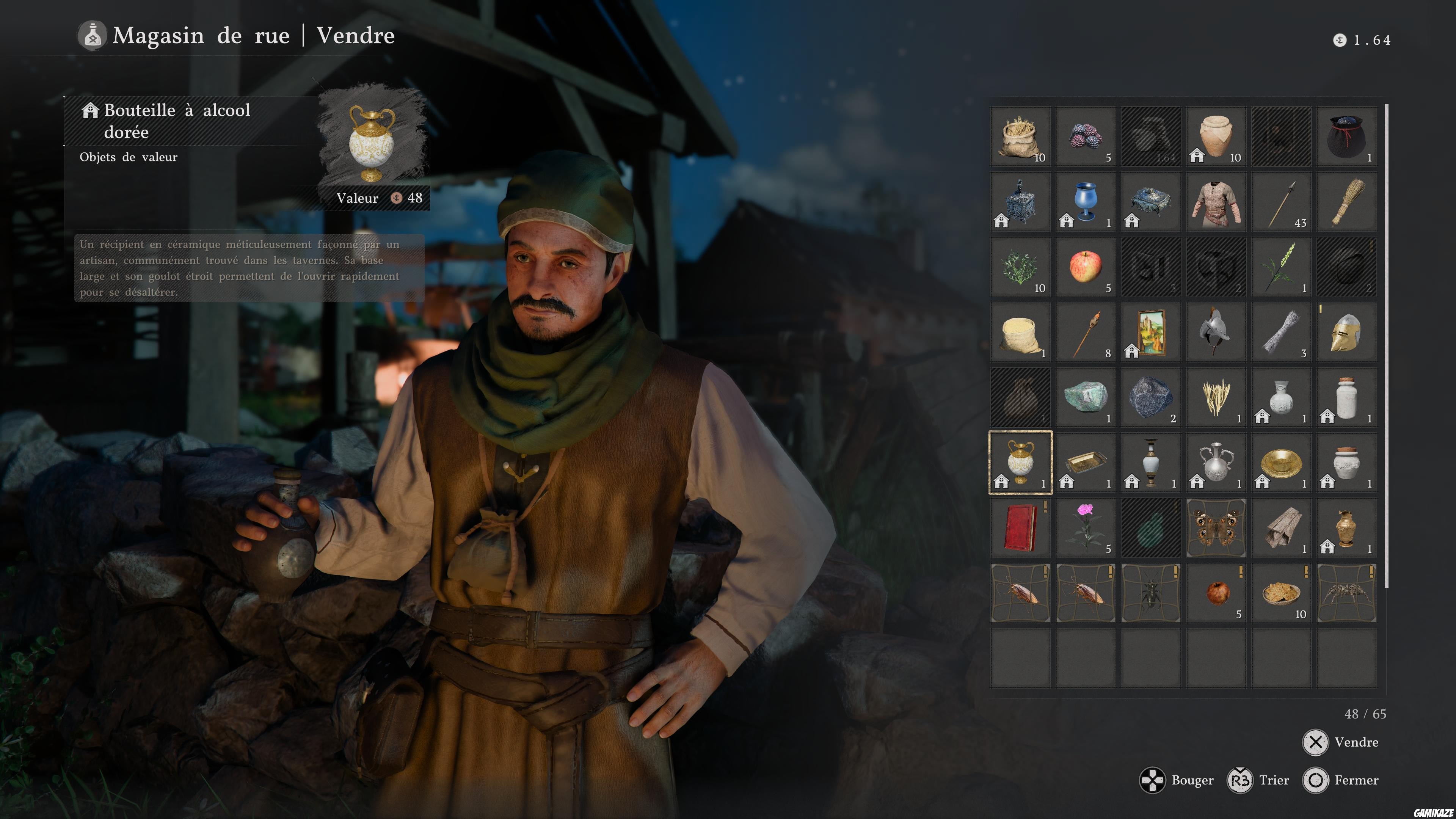Pick the clay pot stack
The image size is (1456, 819).
pos(1216,136)
